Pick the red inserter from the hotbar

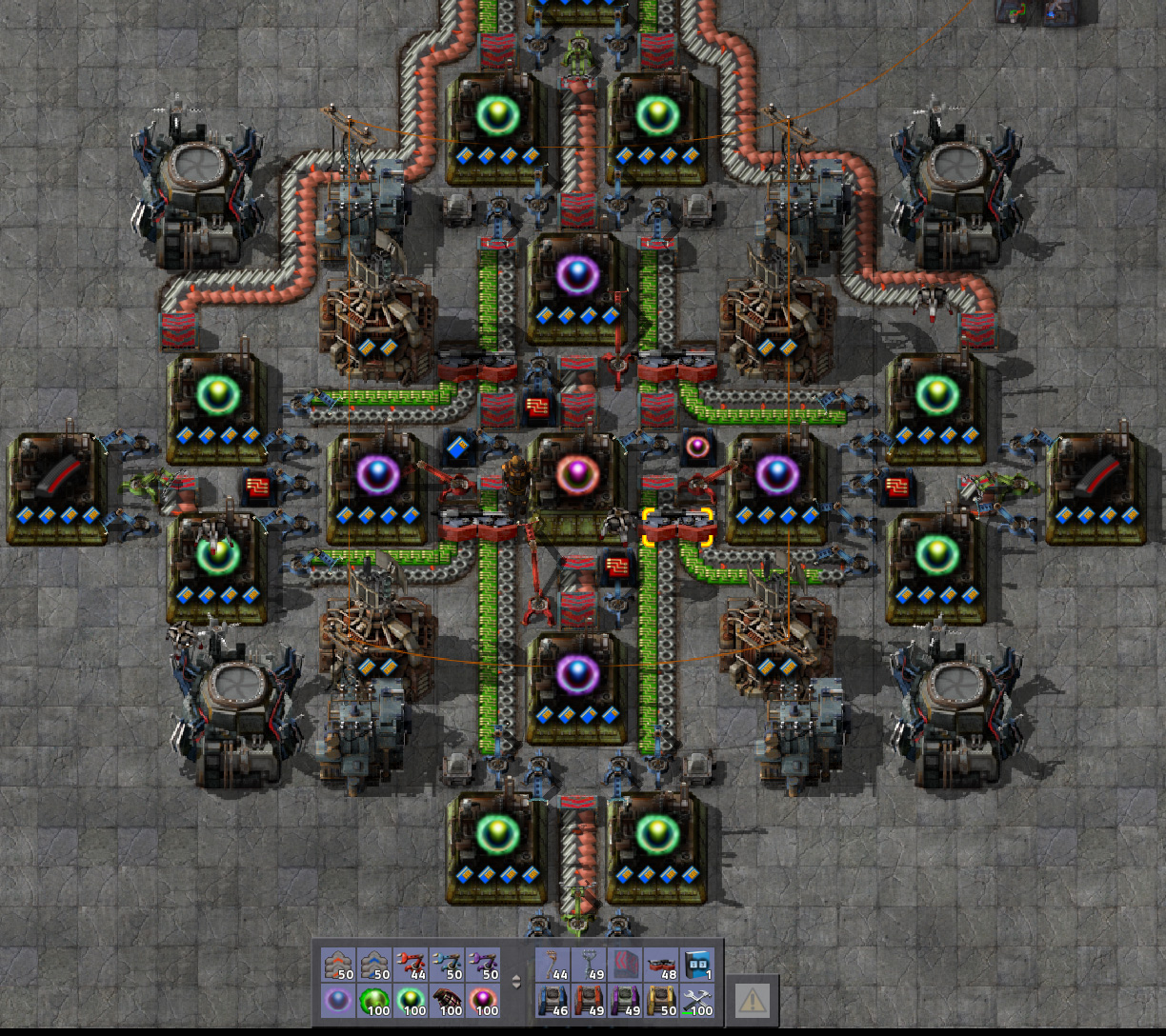[410, 966]
